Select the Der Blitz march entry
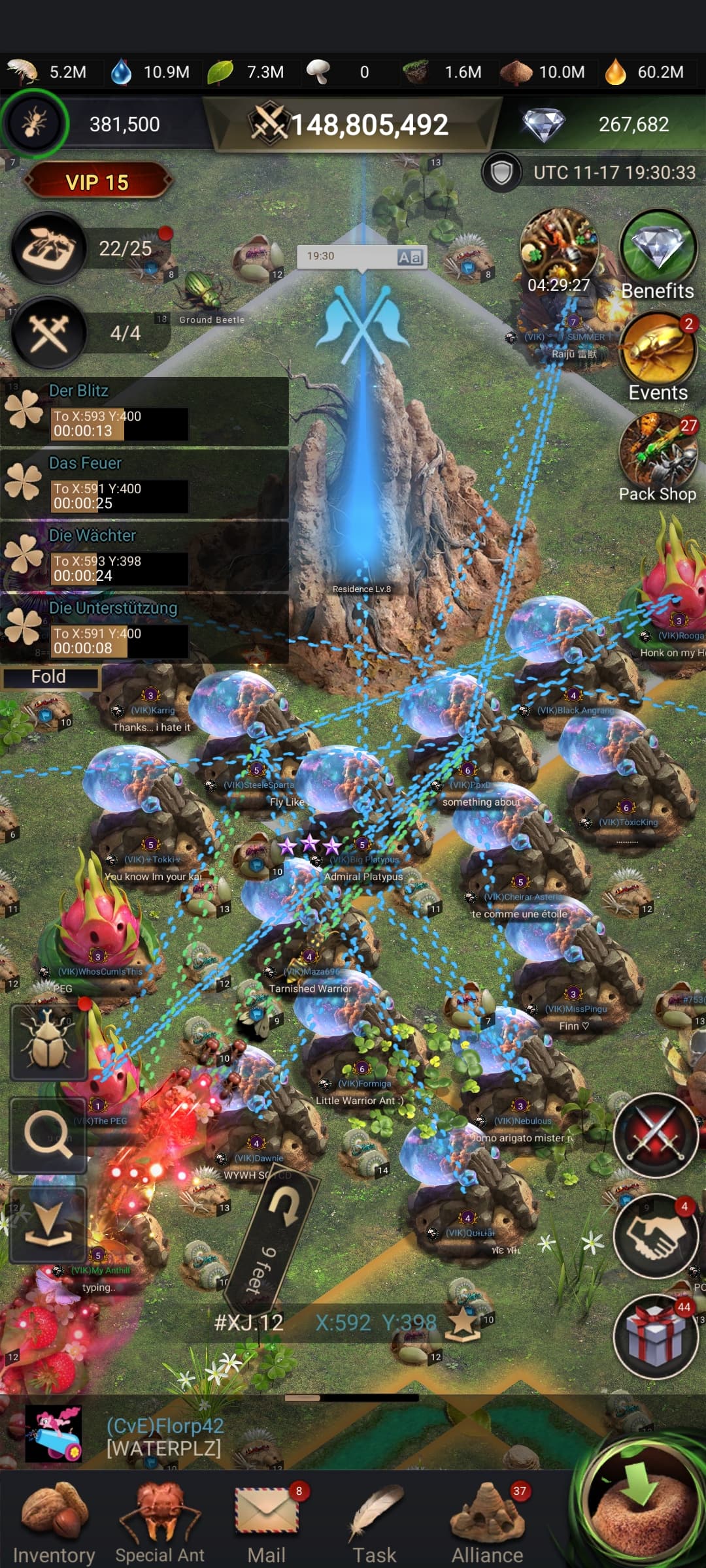 144,412
